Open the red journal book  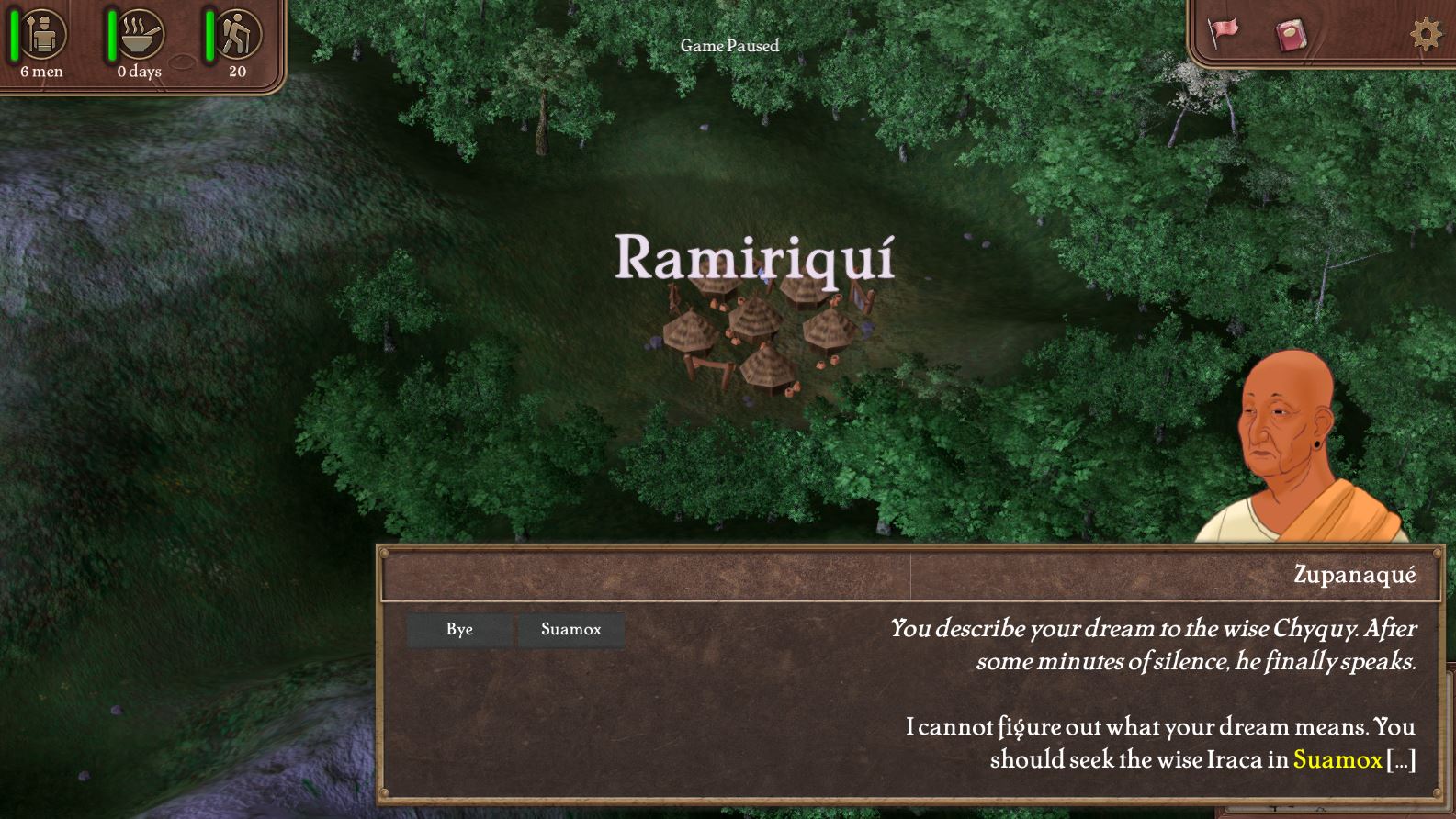coord(1292,36)
